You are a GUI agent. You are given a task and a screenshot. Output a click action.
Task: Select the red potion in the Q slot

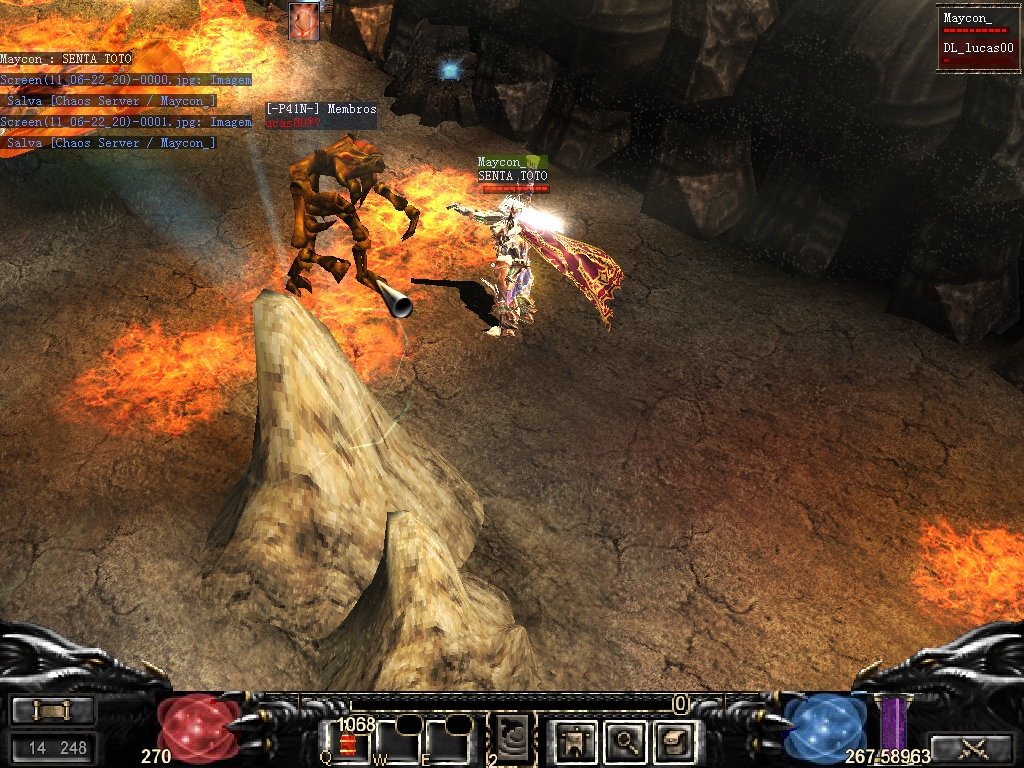[349, 743]
